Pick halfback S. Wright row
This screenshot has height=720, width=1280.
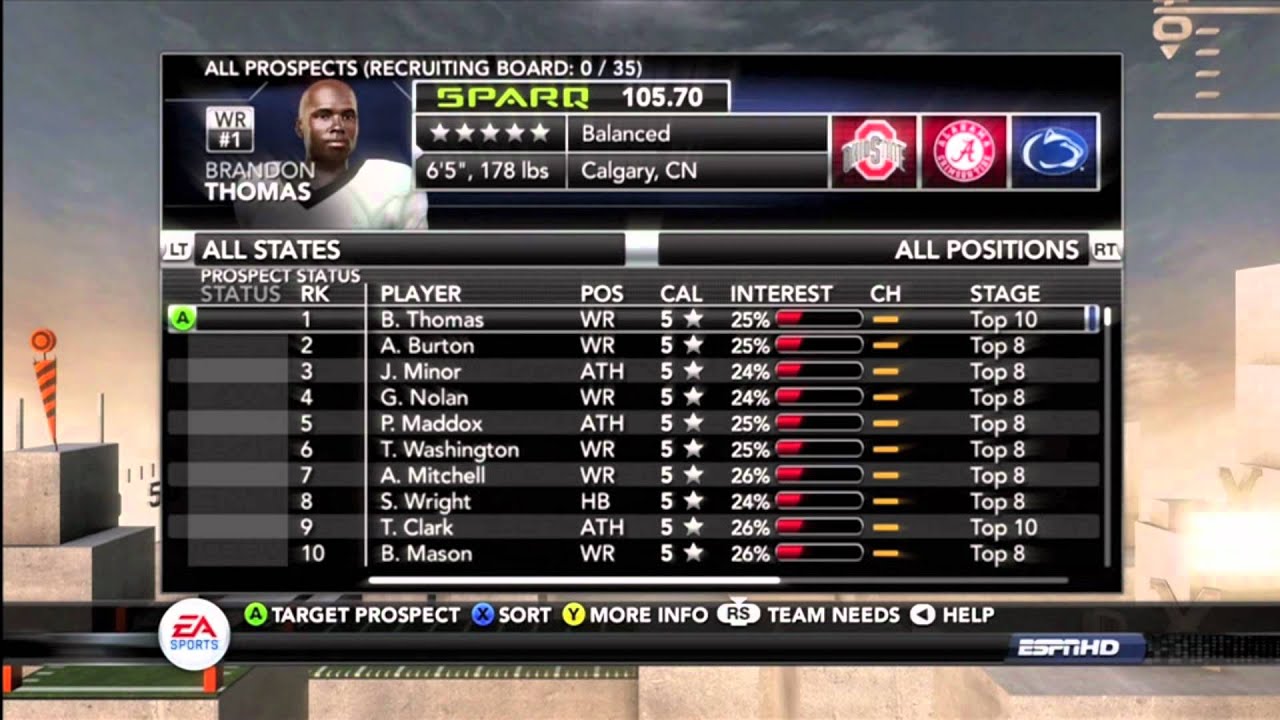click(x=425, y=502)
